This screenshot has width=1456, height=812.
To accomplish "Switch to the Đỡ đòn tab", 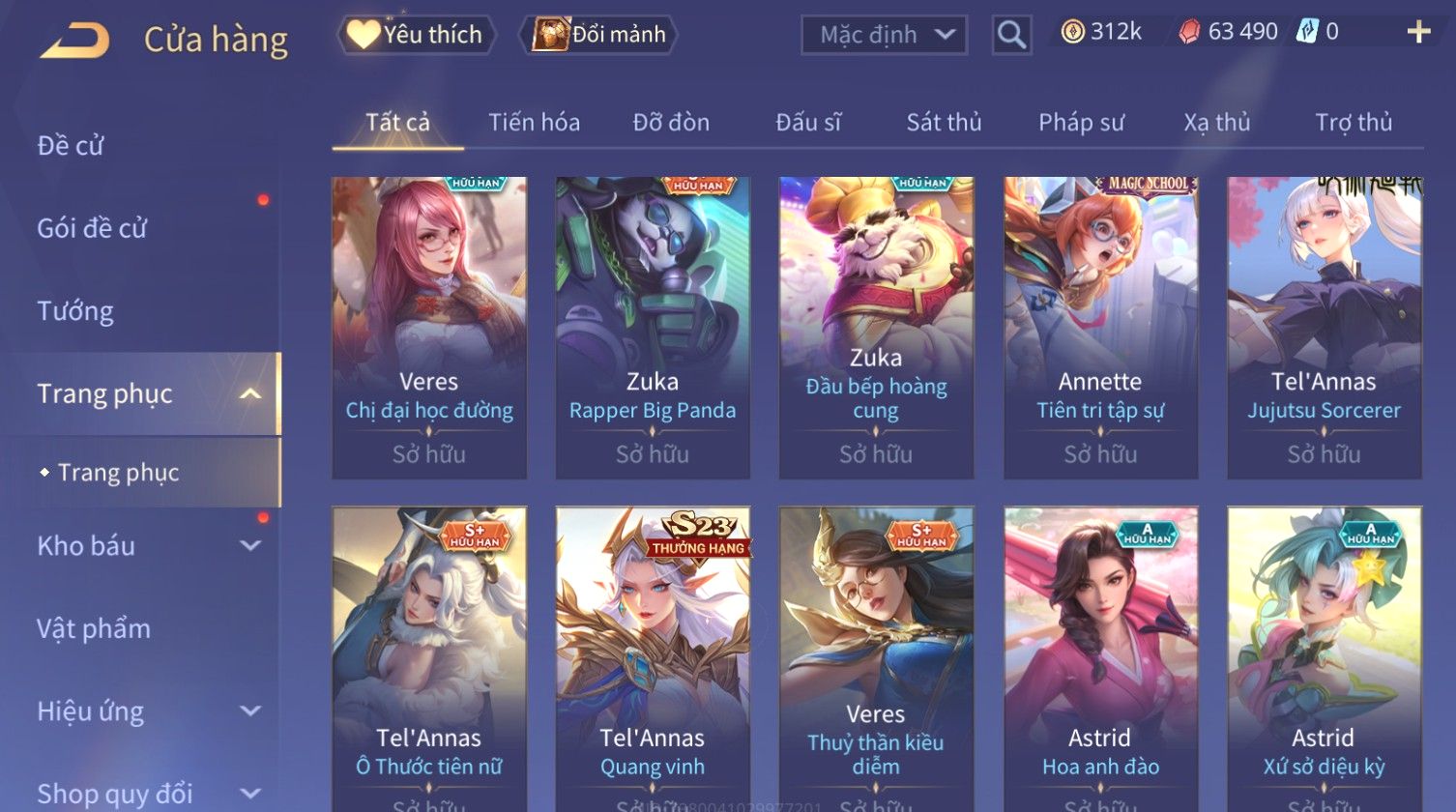I will 671,123.
